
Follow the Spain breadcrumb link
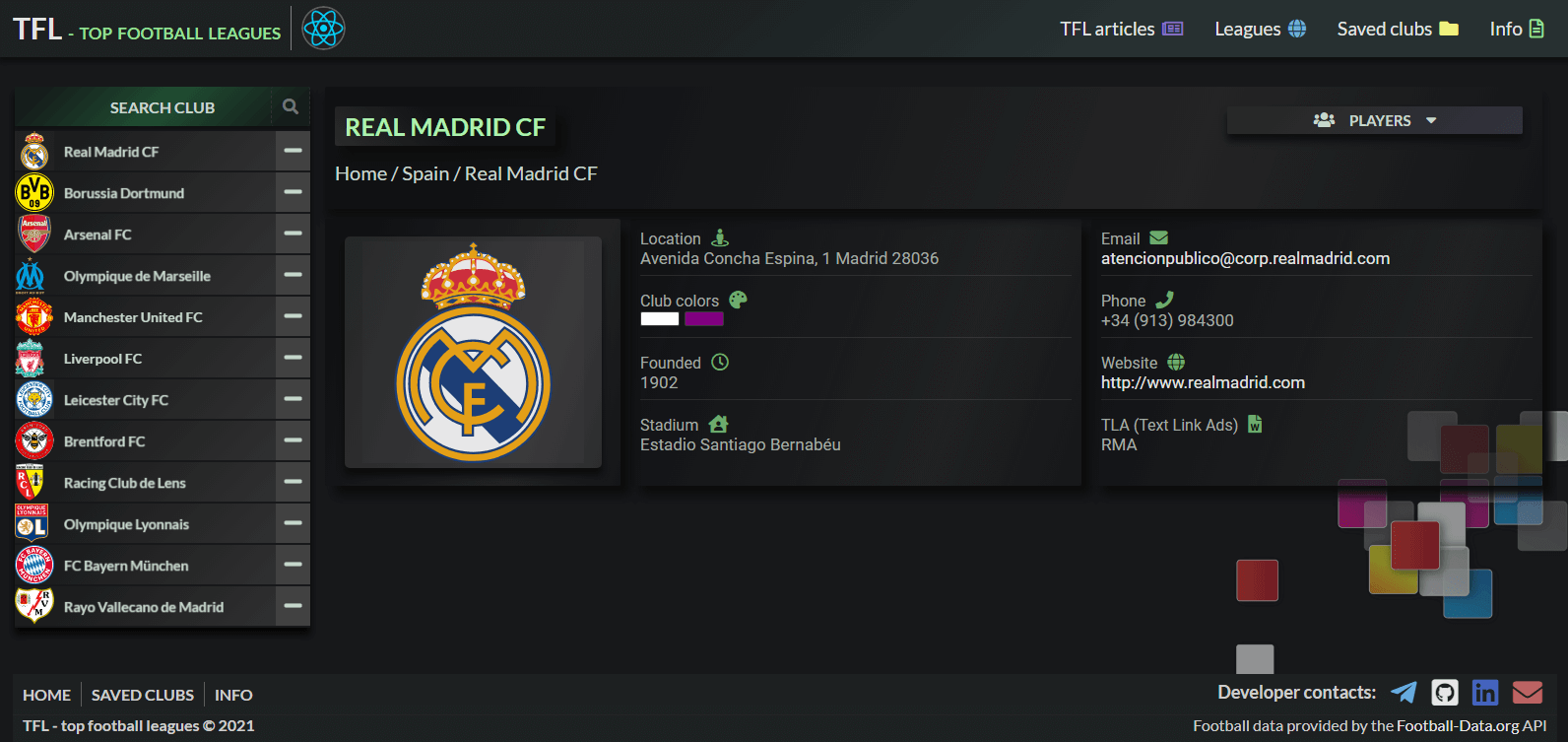point(425,173)
